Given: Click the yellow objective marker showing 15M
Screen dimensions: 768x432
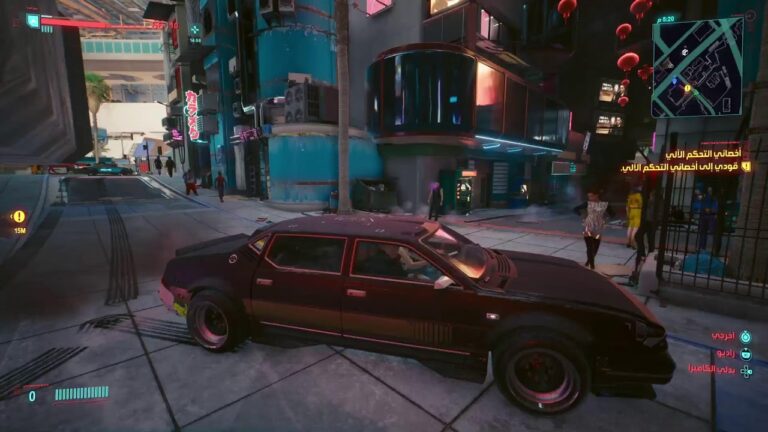Looking at the screenshot, I should 19,216.
